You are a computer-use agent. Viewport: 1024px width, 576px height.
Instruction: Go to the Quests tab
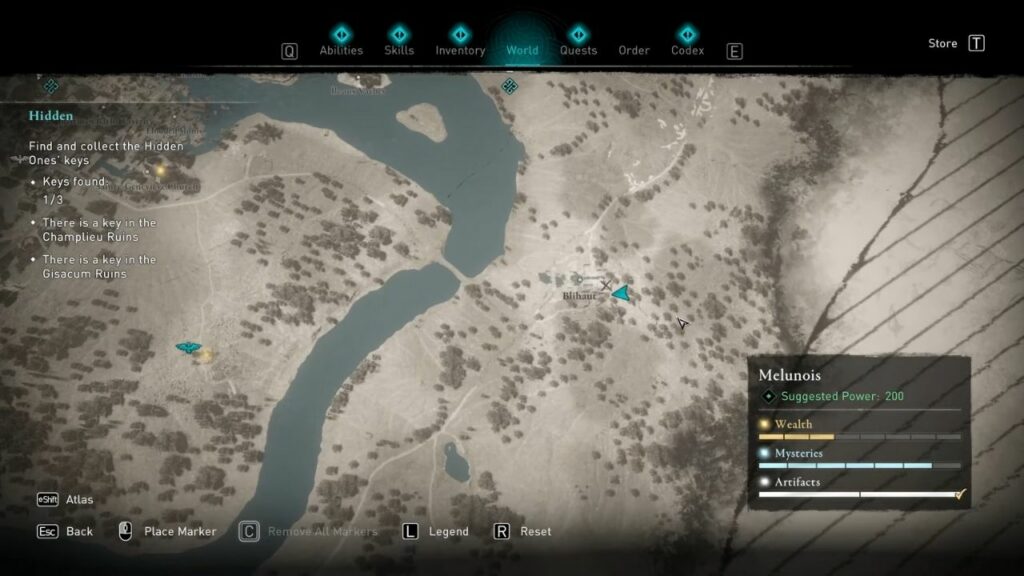[x=578, y=50]
